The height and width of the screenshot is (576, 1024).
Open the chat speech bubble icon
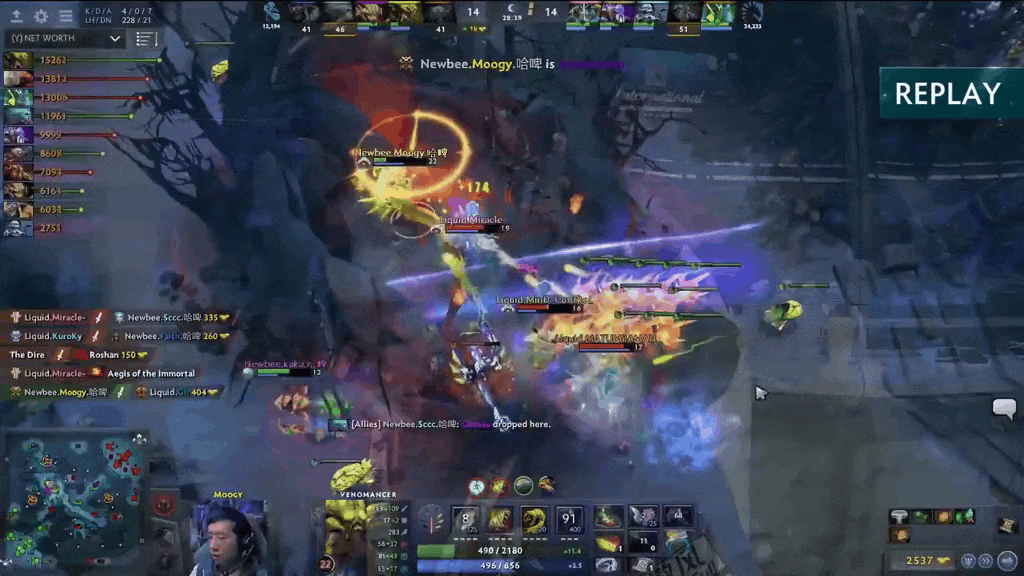point(1003,408)
